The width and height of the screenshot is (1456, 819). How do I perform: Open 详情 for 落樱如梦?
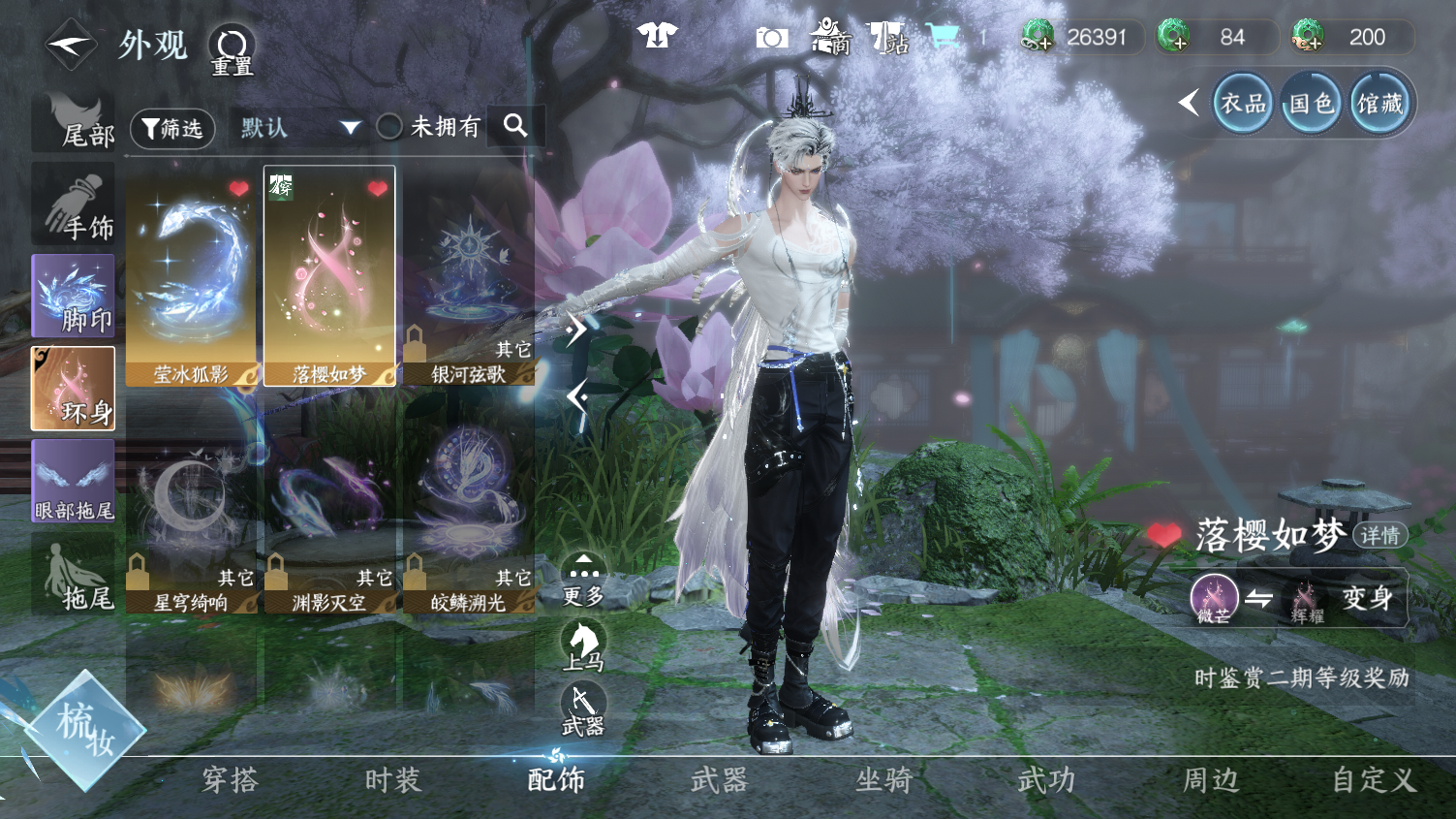(x=1379, y=536)
